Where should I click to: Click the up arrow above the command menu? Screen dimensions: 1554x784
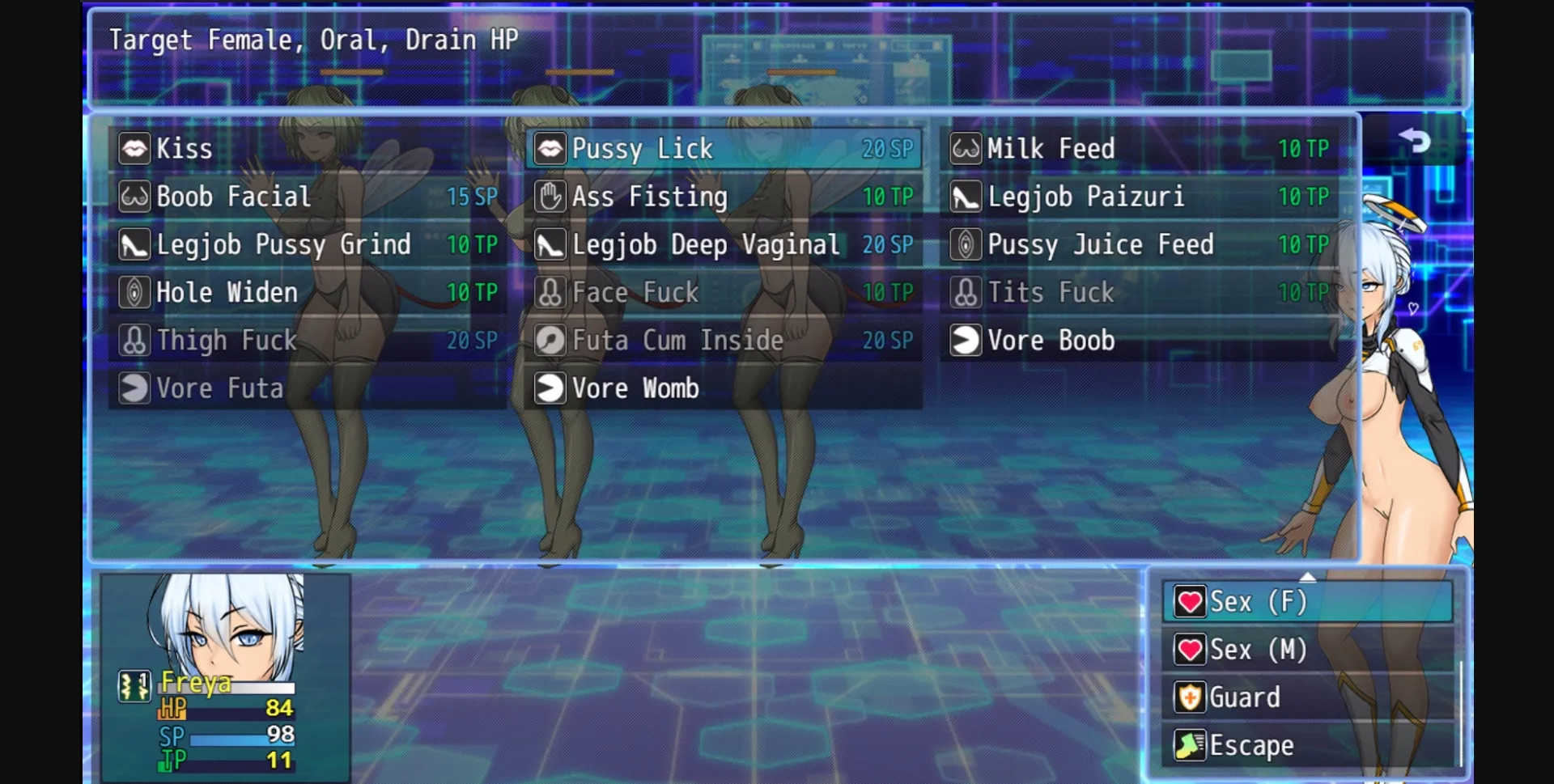1308,576
